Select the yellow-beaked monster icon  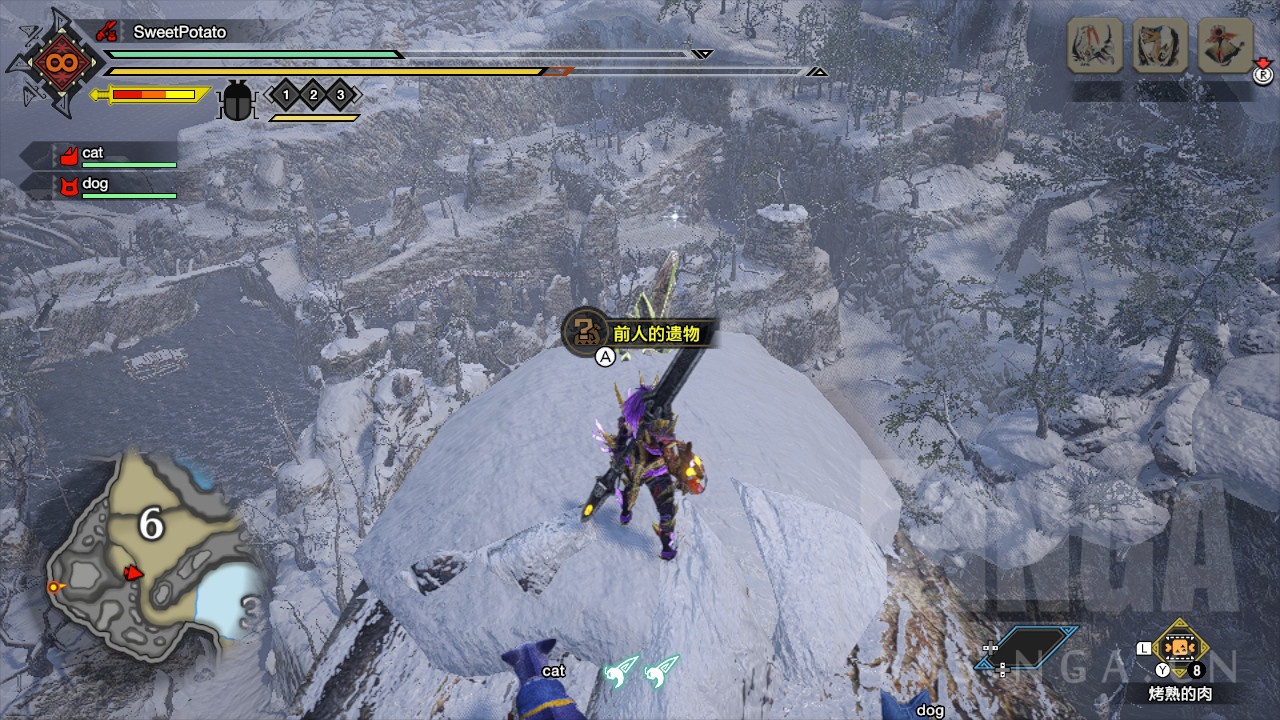1160,45
